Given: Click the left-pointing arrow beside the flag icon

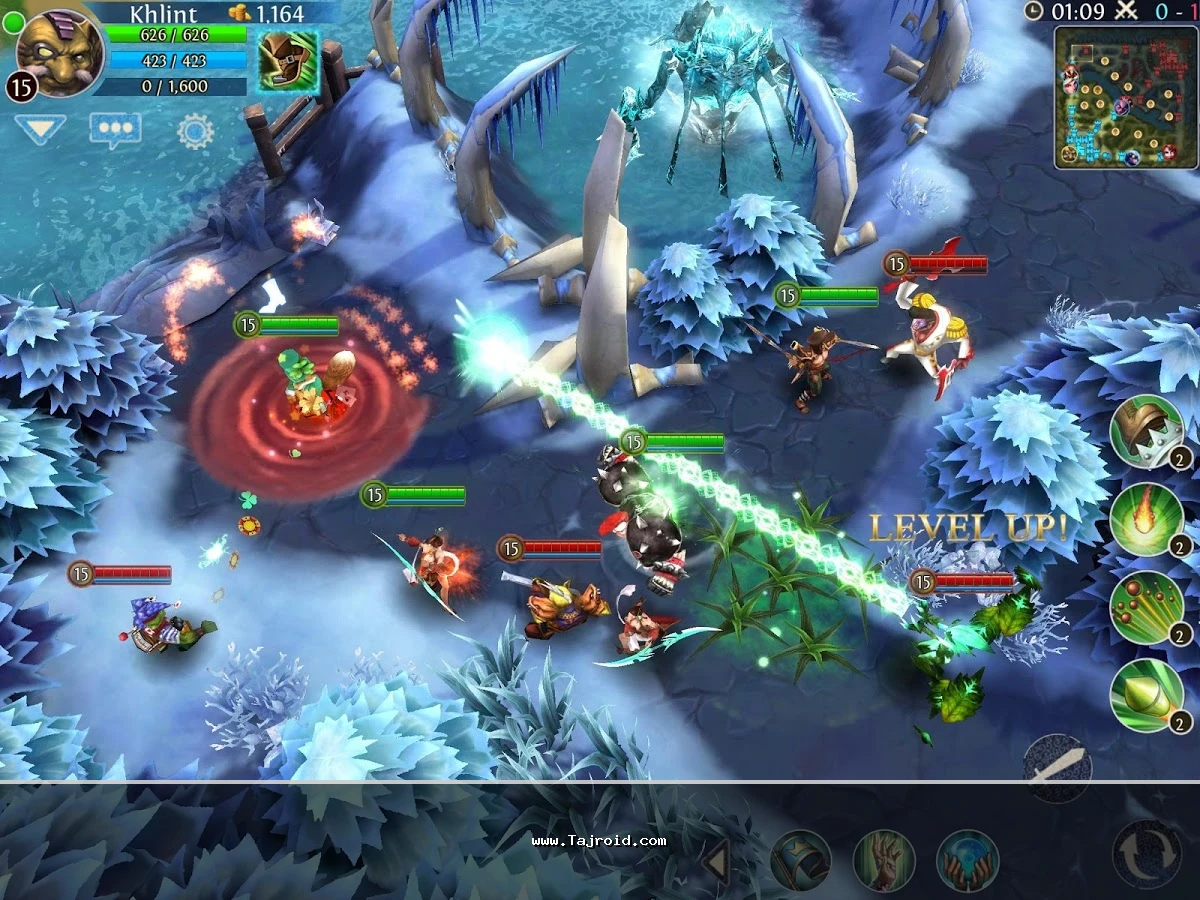Looking at the screenshot, I should click(715, 860).
